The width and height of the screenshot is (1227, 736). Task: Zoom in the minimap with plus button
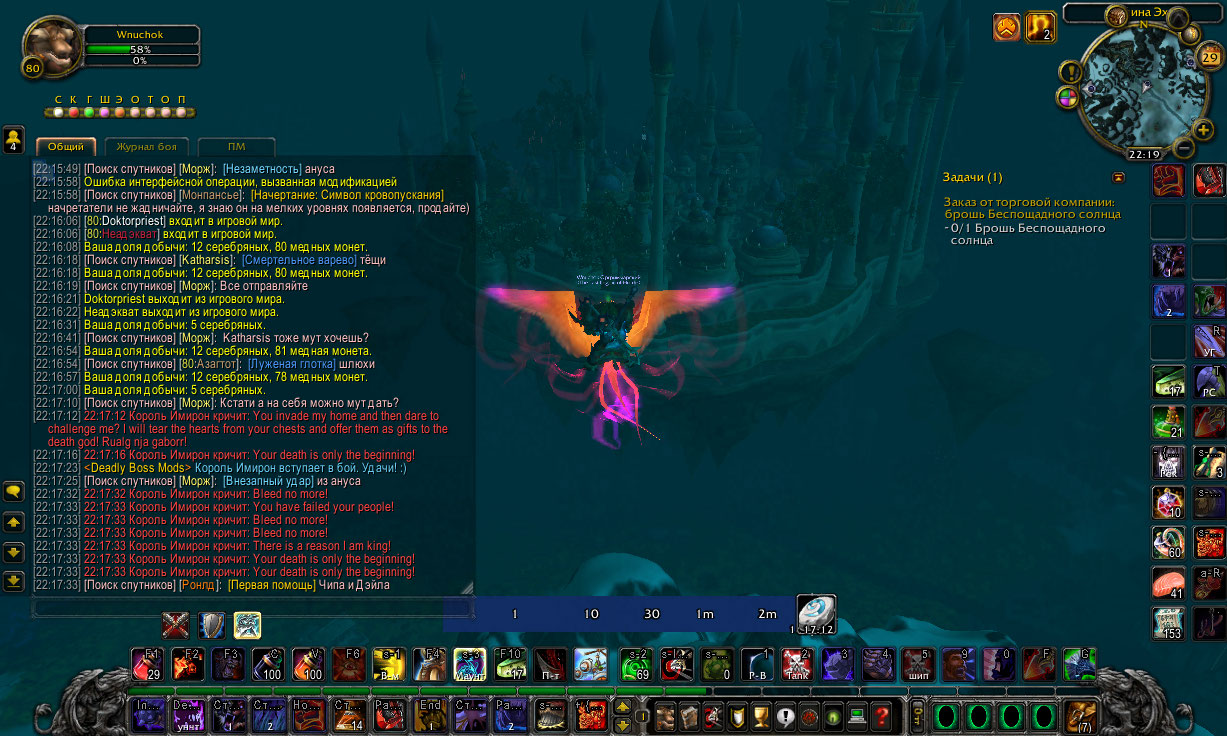[x=1203, y=130]
